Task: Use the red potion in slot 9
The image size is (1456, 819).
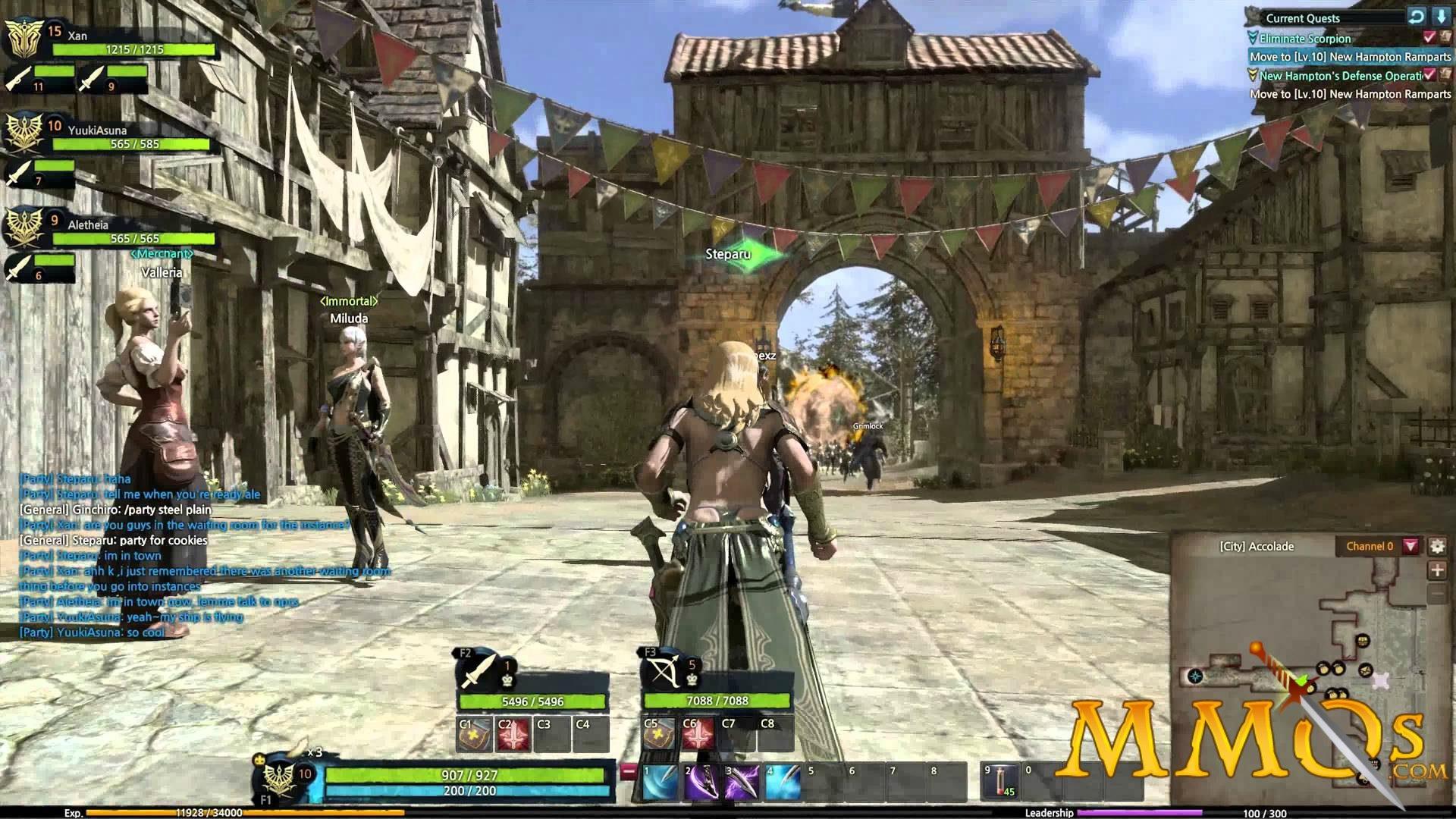Action: pyautogui.click(x=1000, y=783)
